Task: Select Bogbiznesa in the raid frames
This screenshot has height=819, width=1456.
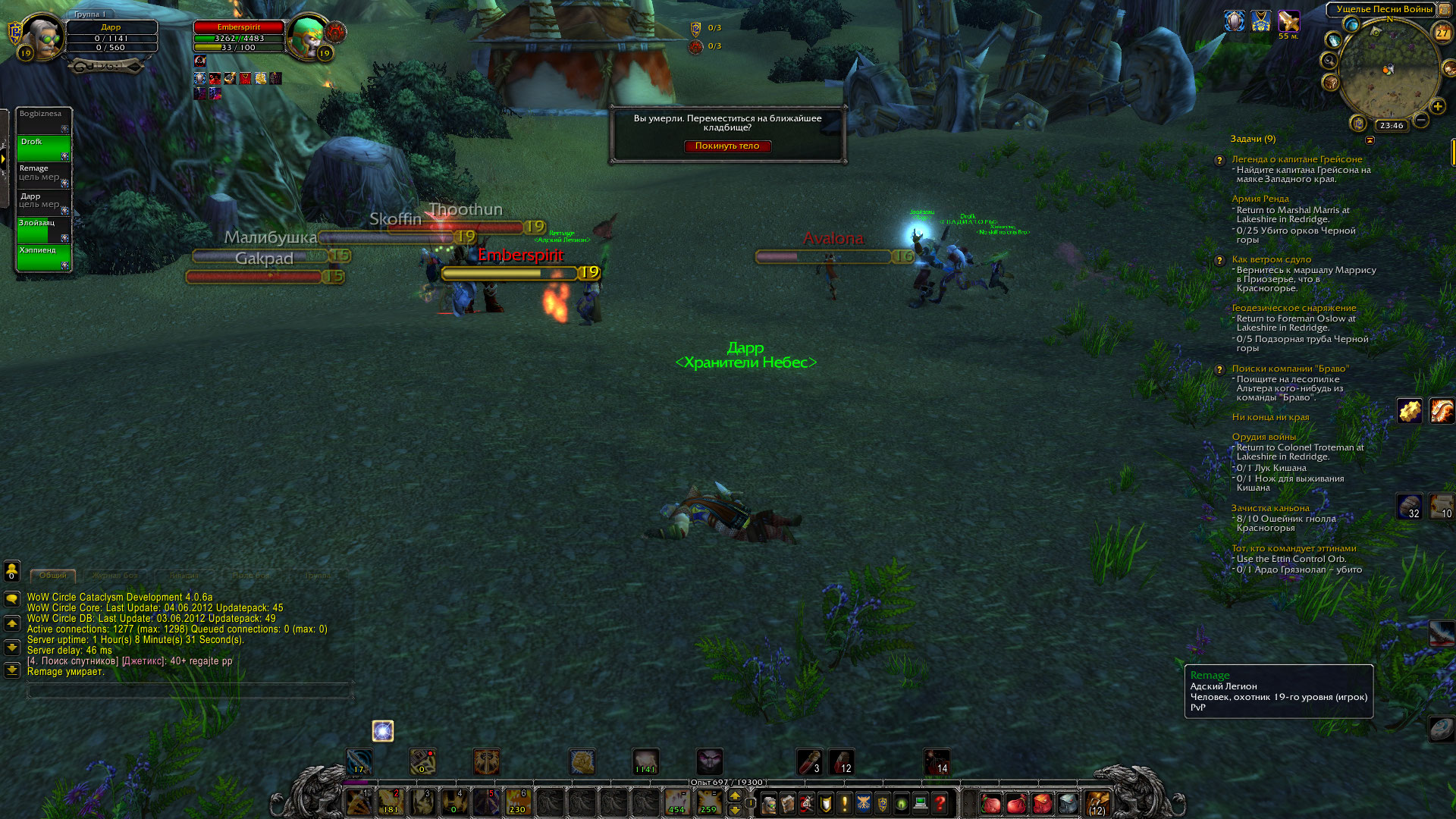Action: click(43, 121)
